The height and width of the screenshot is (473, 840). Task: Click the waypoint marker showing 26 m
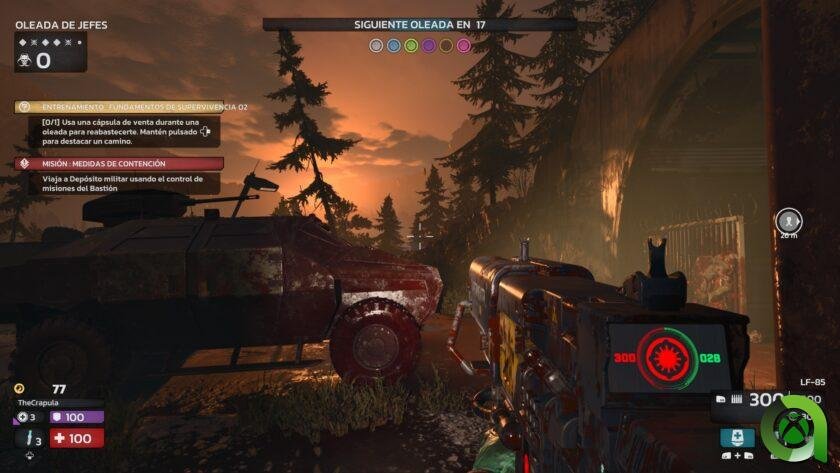788,221
